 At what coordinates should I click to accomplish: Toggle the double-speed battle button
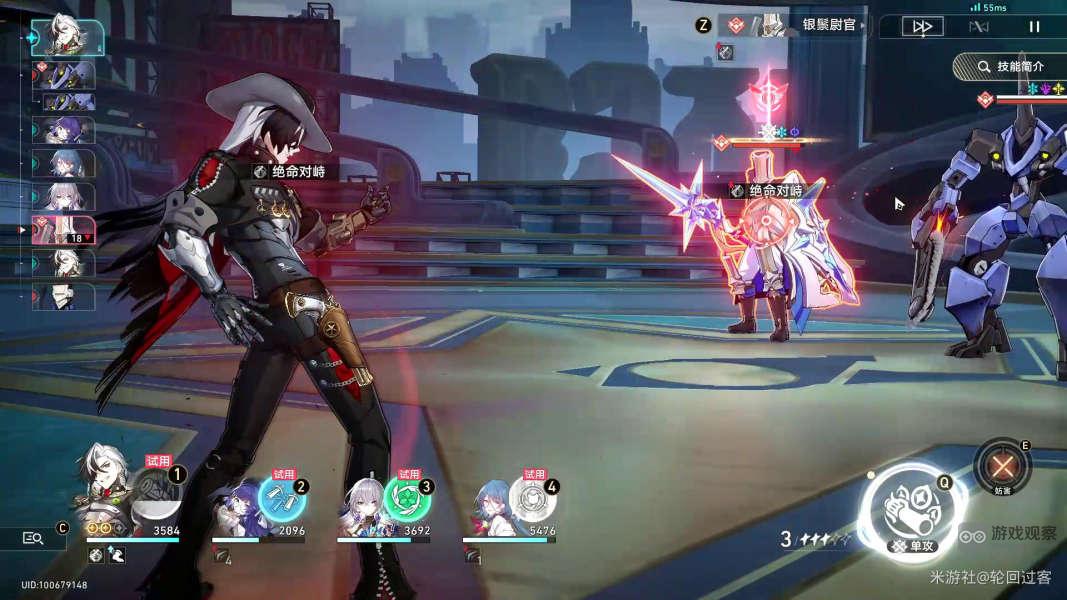[x=921, y=27]
